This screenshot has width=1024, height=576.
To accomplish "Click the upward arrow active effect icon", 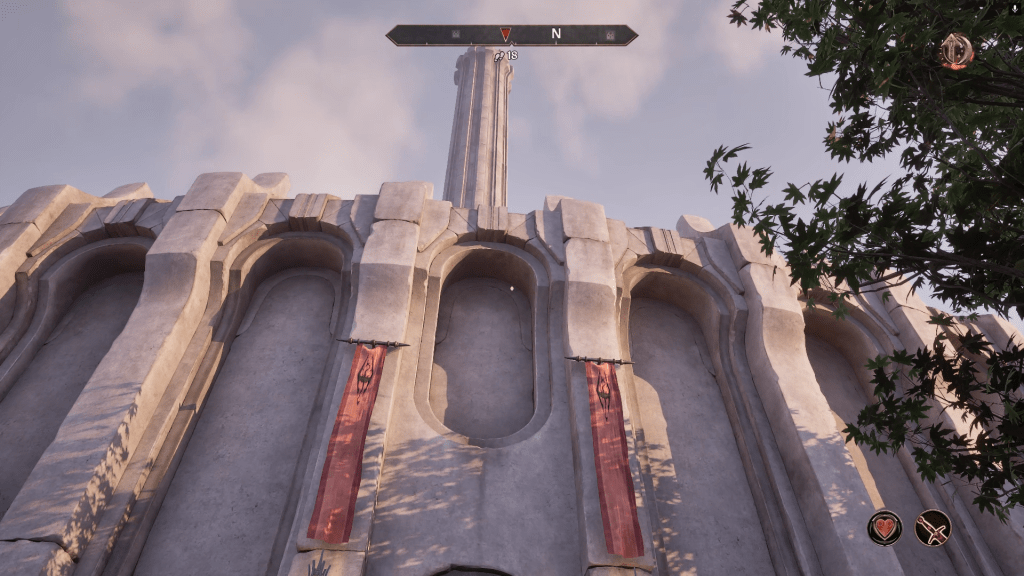I will (x=956, y=50).
